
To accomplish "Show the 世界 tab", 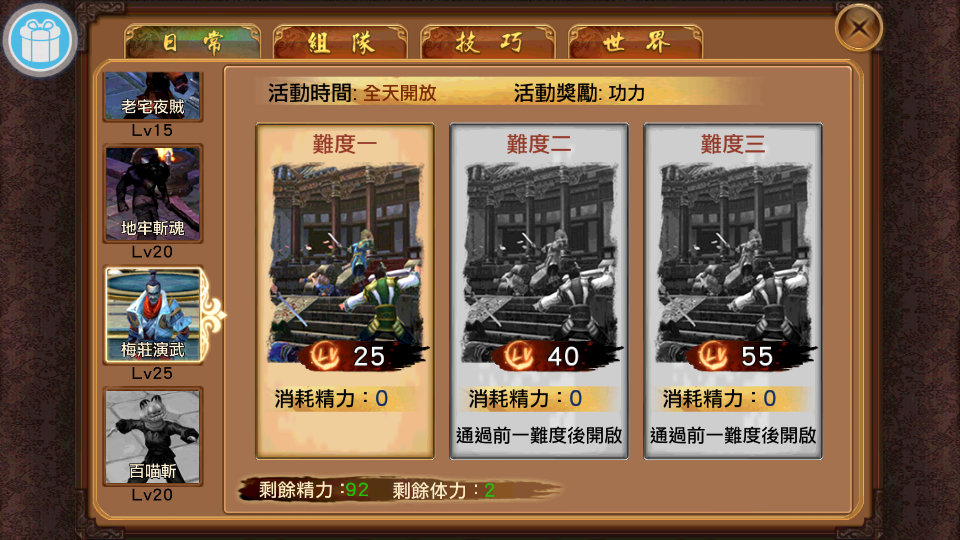I will (636, 43).
